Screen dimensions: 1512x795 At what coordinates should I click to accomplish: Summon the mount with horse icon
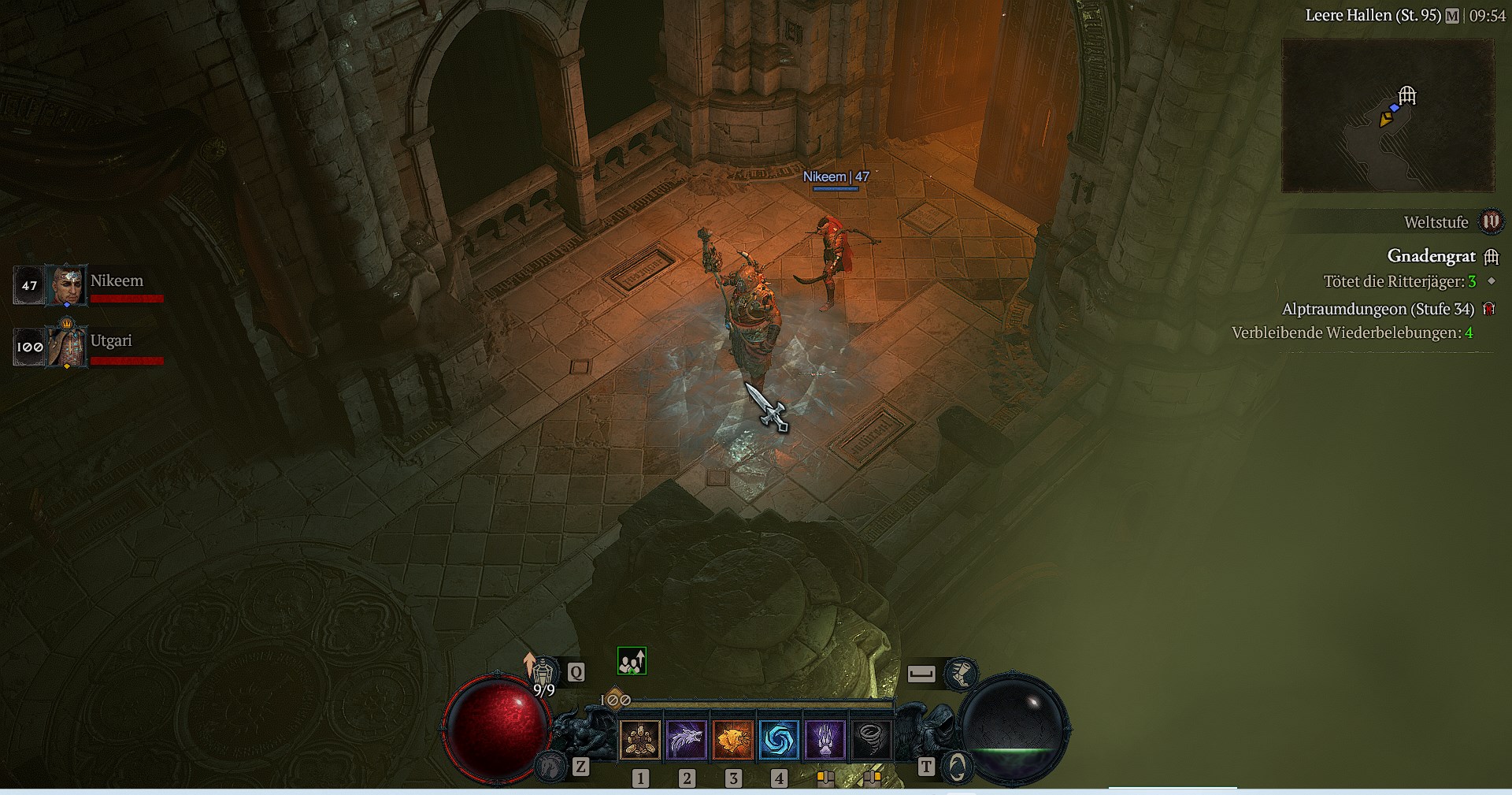(550, 765)
